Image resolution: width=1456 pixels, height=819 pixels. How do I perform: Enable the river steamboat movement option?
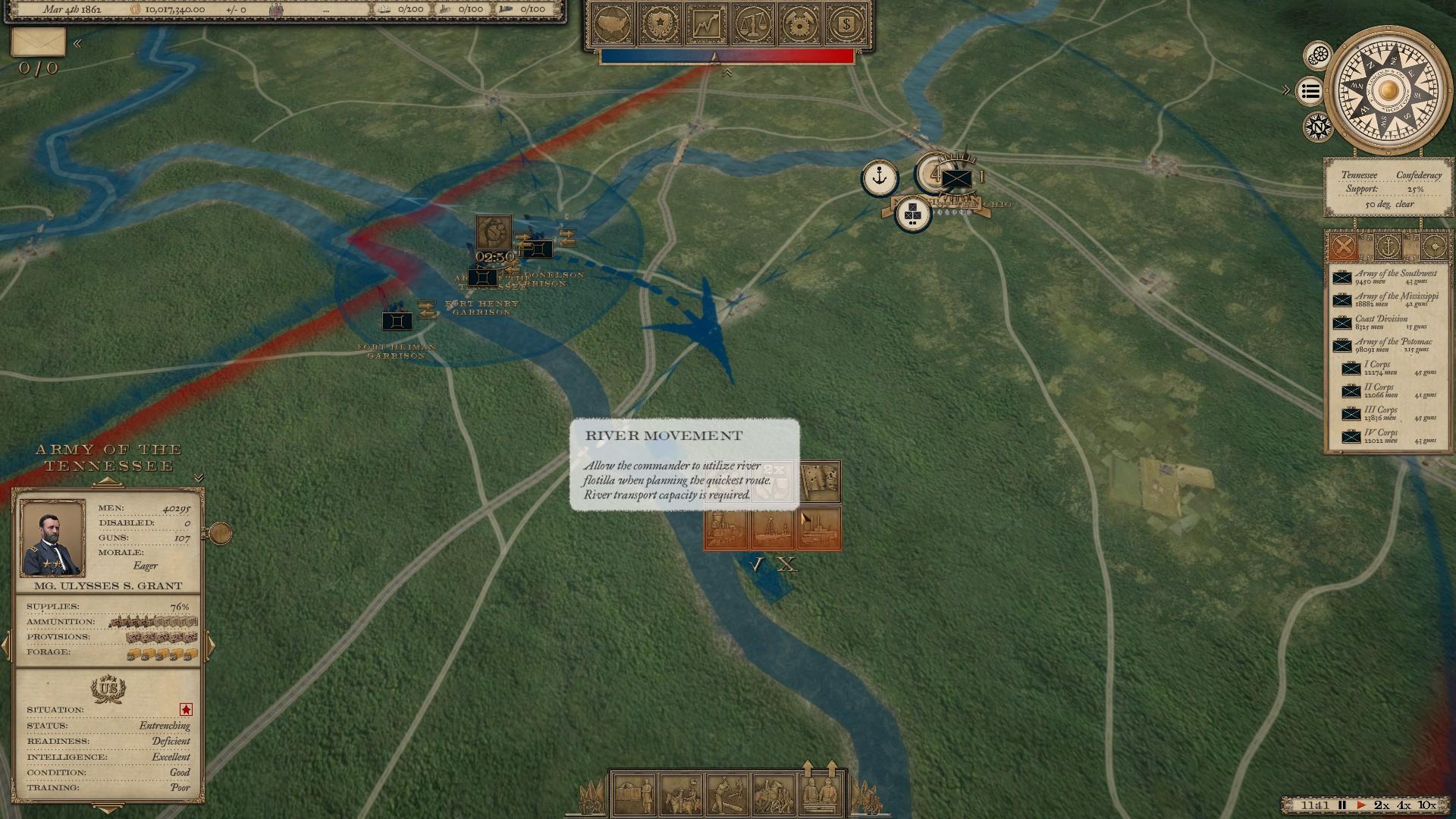819,528
